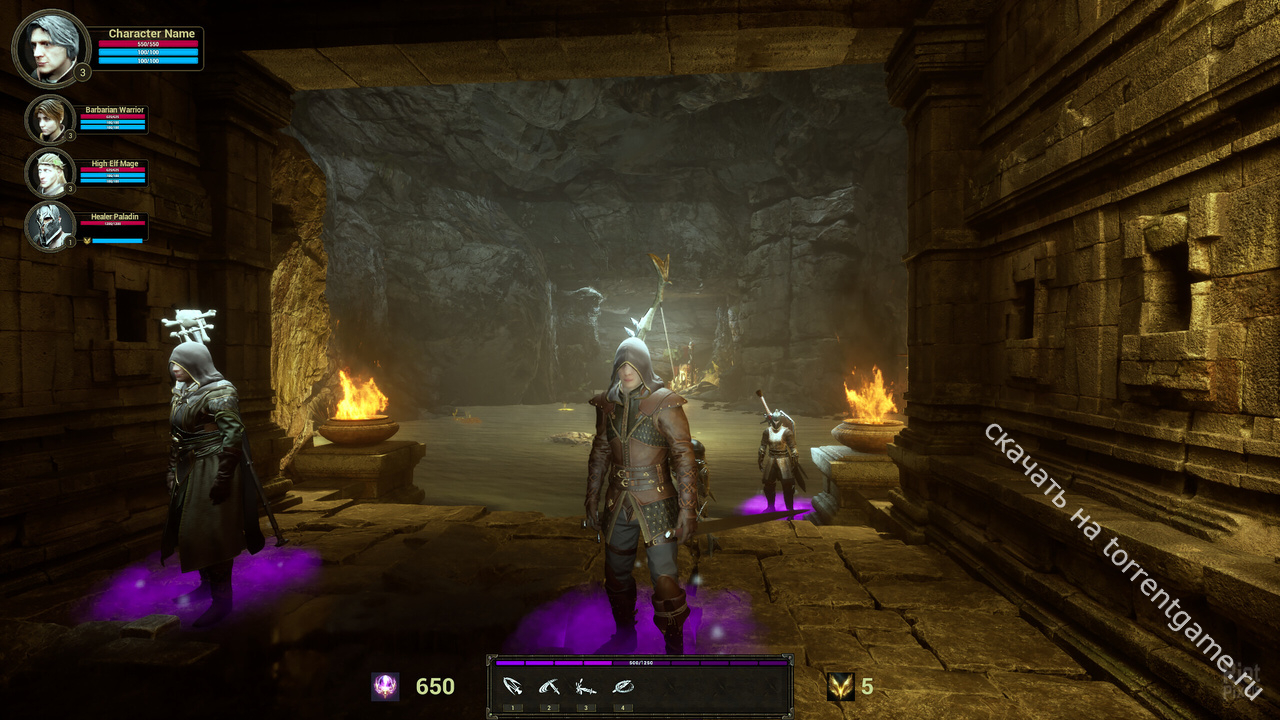Select the main character portrait
The image size is (1280, 720).
pos(51,48)
